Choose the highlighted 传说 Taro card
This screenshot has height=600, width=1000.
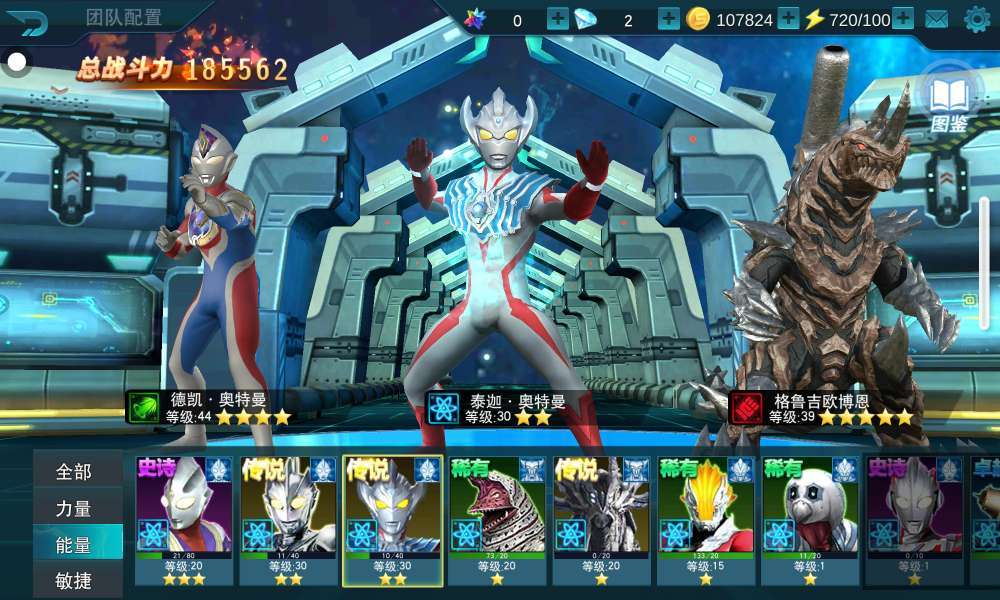coord(392,520)
